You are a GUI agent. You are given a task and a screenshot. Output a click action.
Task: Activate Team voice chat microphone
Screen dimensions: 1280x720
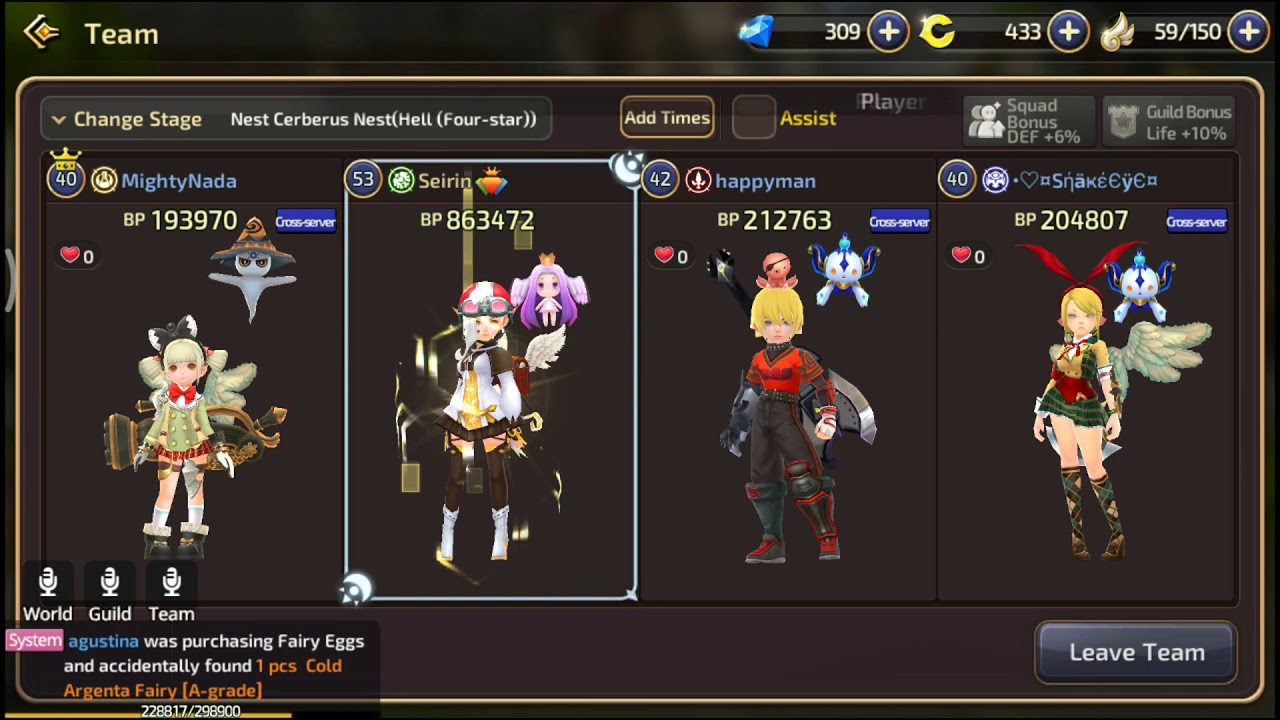point(172,583)
